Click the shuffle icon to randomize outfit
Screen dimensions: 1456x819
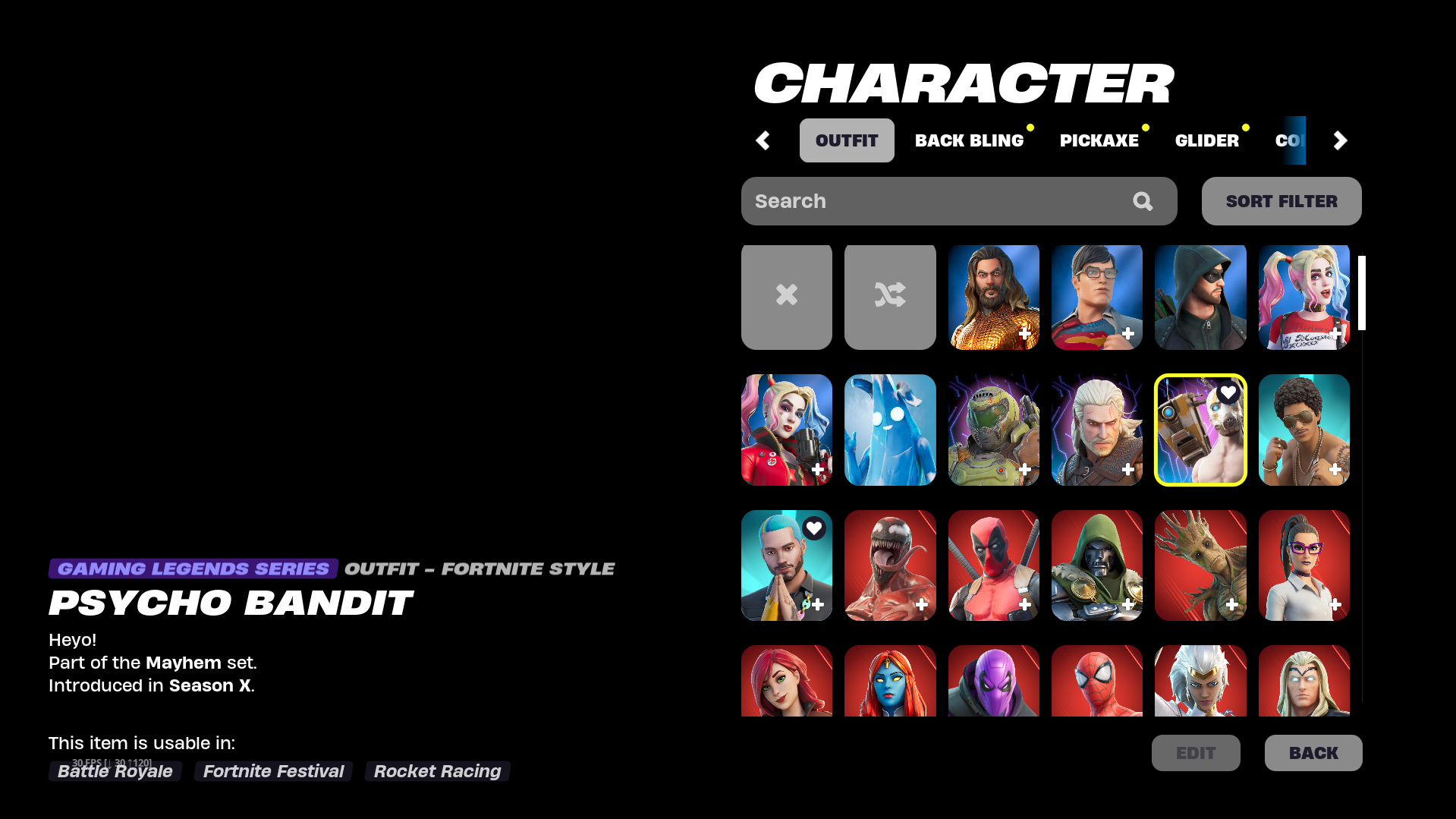(889, 296)
